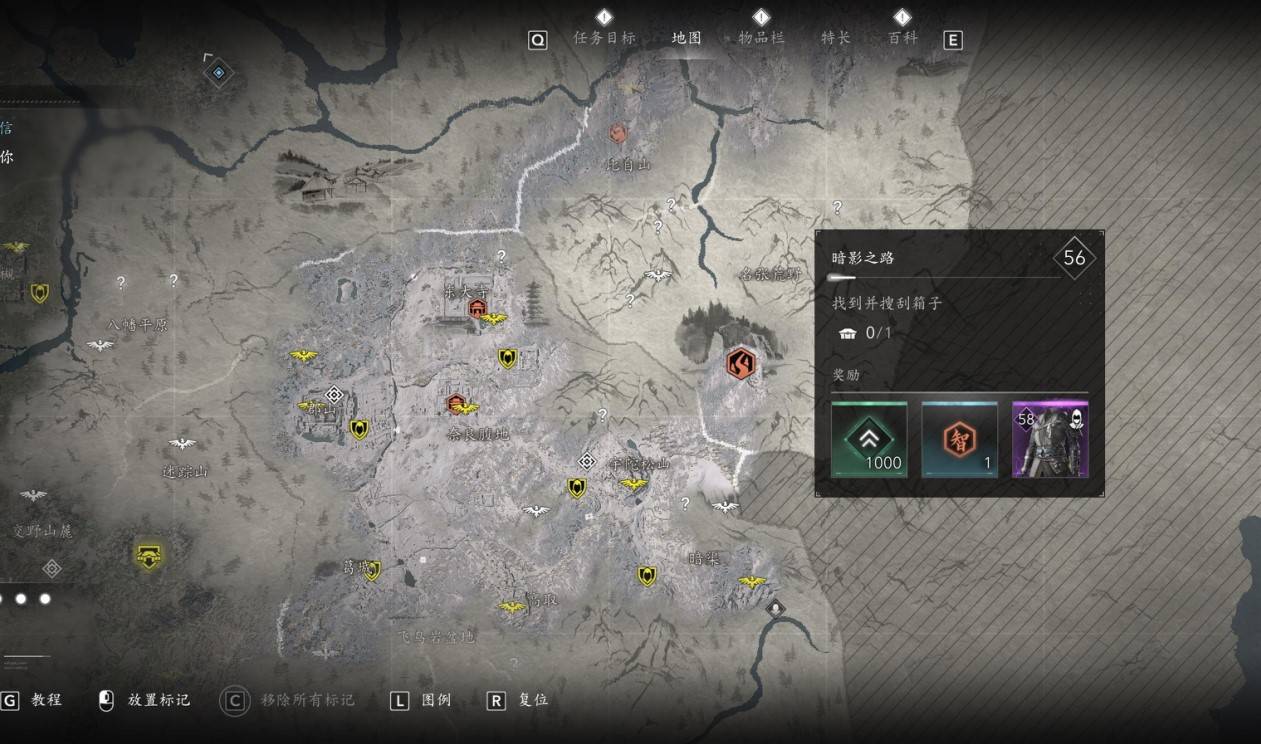
Task: Select the orange marker above 奈良盆地
Action: [455, 404]
